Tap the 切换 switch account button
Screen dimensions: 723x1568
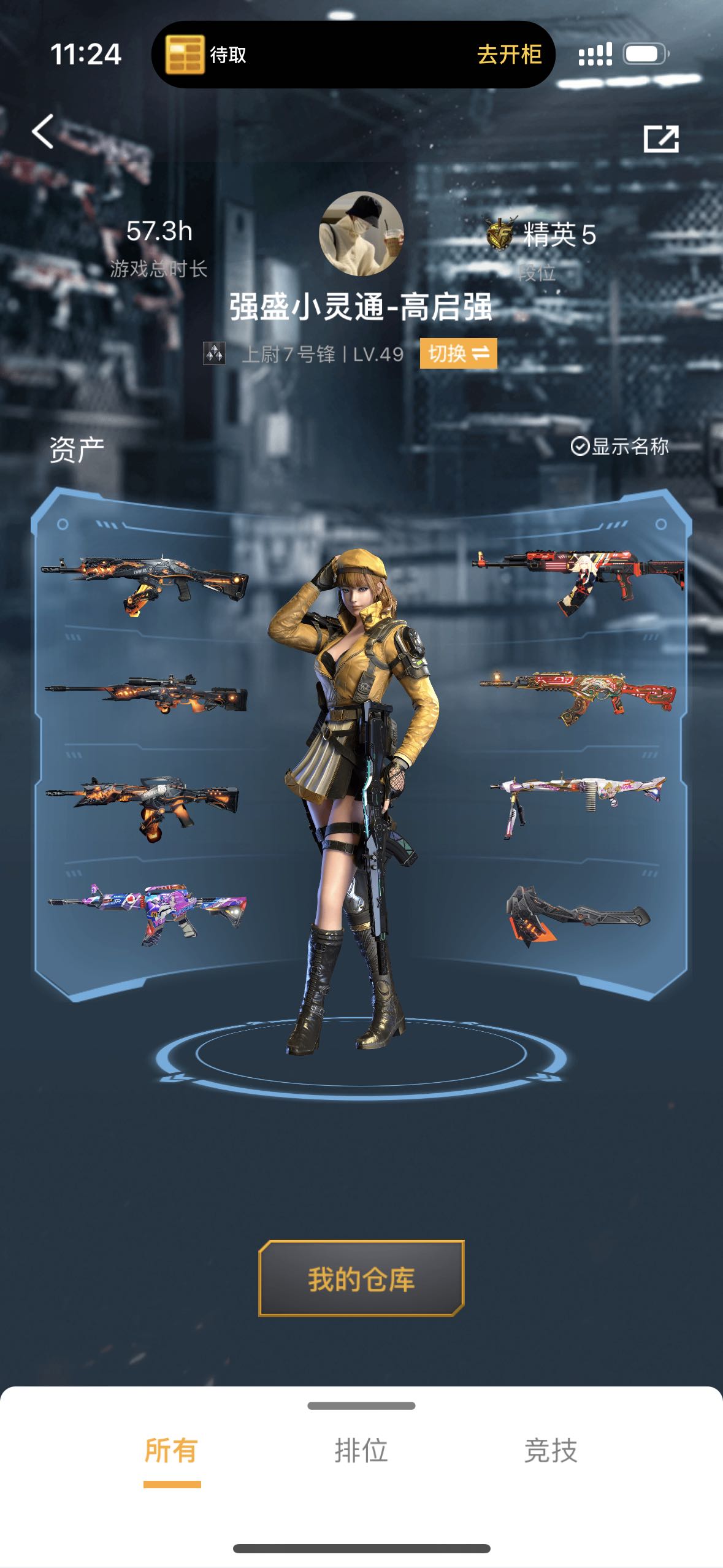coord(458,354)
